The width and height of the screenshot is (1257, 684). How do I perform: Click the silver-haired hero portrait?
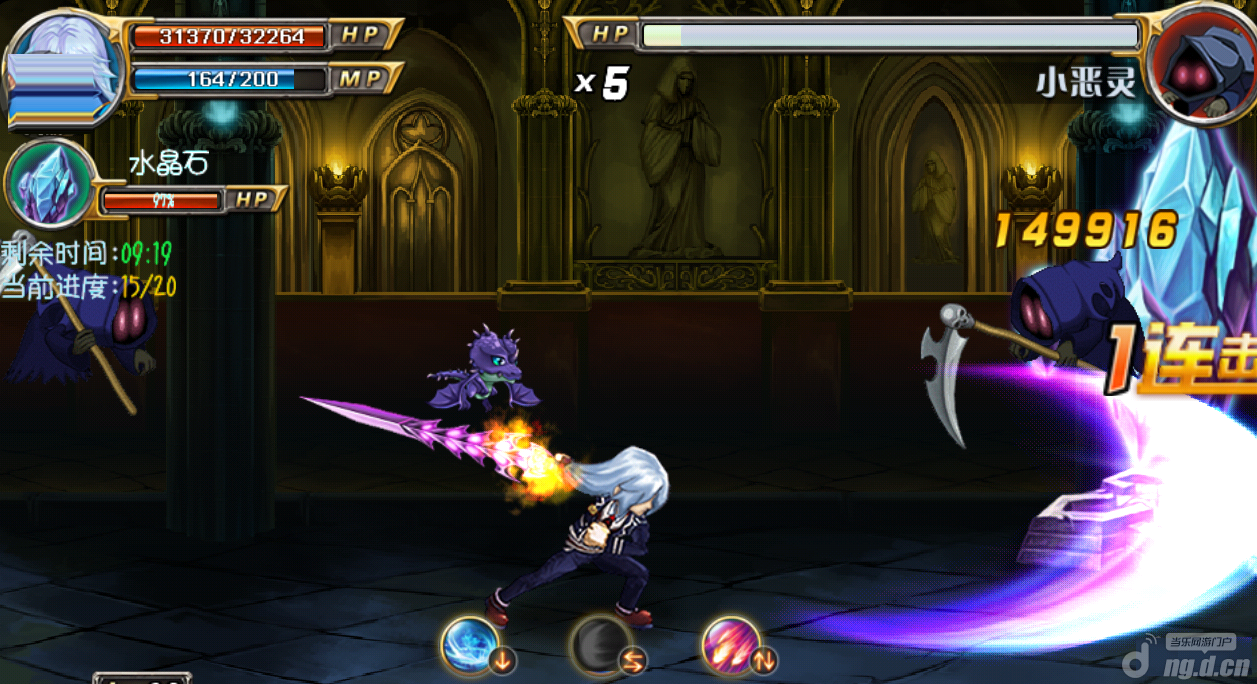pyautogui.click(x=63, y=68)
